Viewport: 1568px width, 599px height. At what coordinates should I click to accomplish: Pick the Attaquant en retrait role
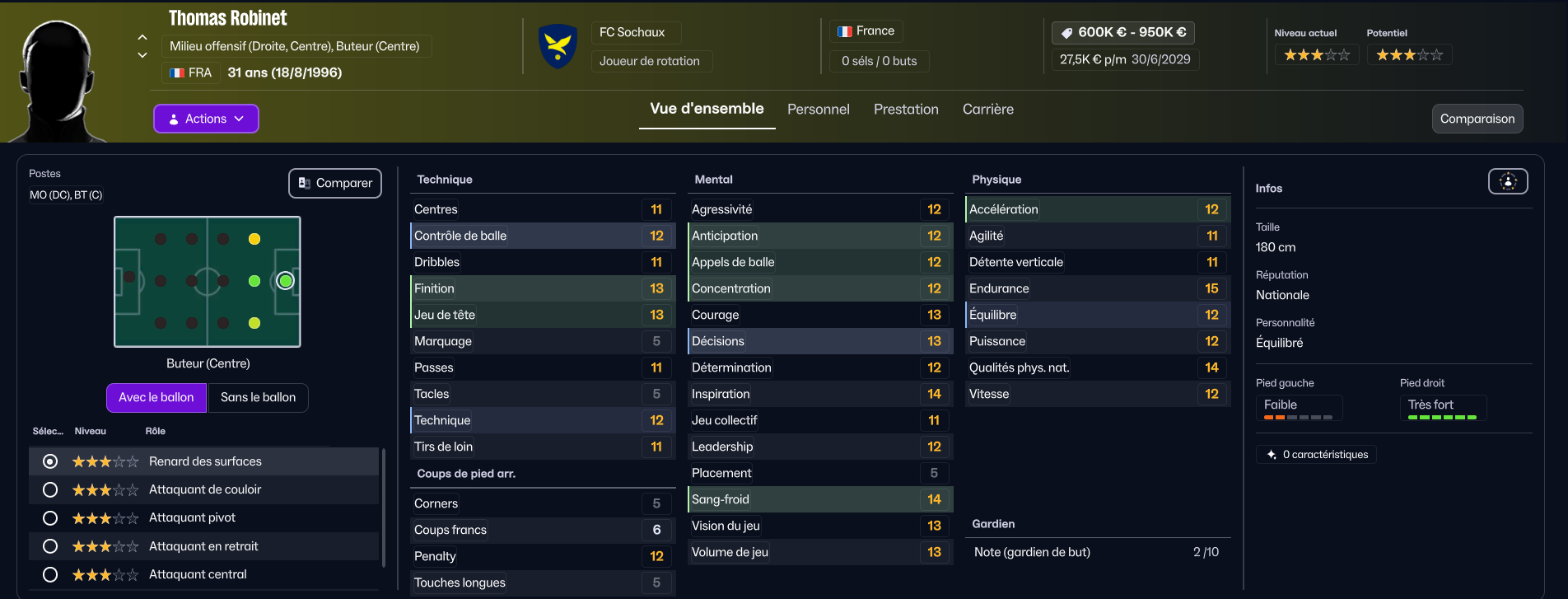point(50,546)
